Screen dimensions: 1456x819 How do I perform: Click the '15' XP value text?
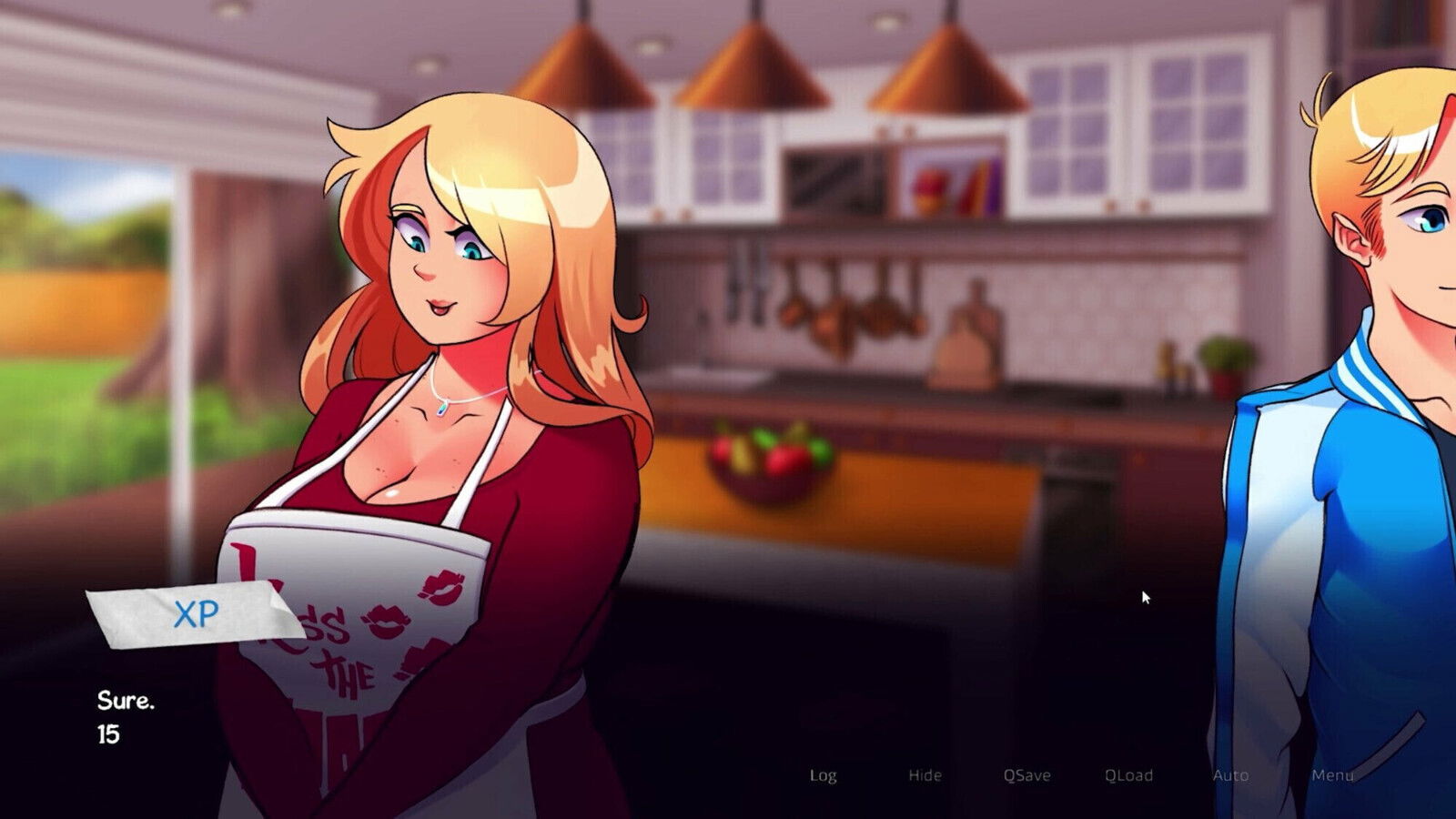(x=106, y=735)
